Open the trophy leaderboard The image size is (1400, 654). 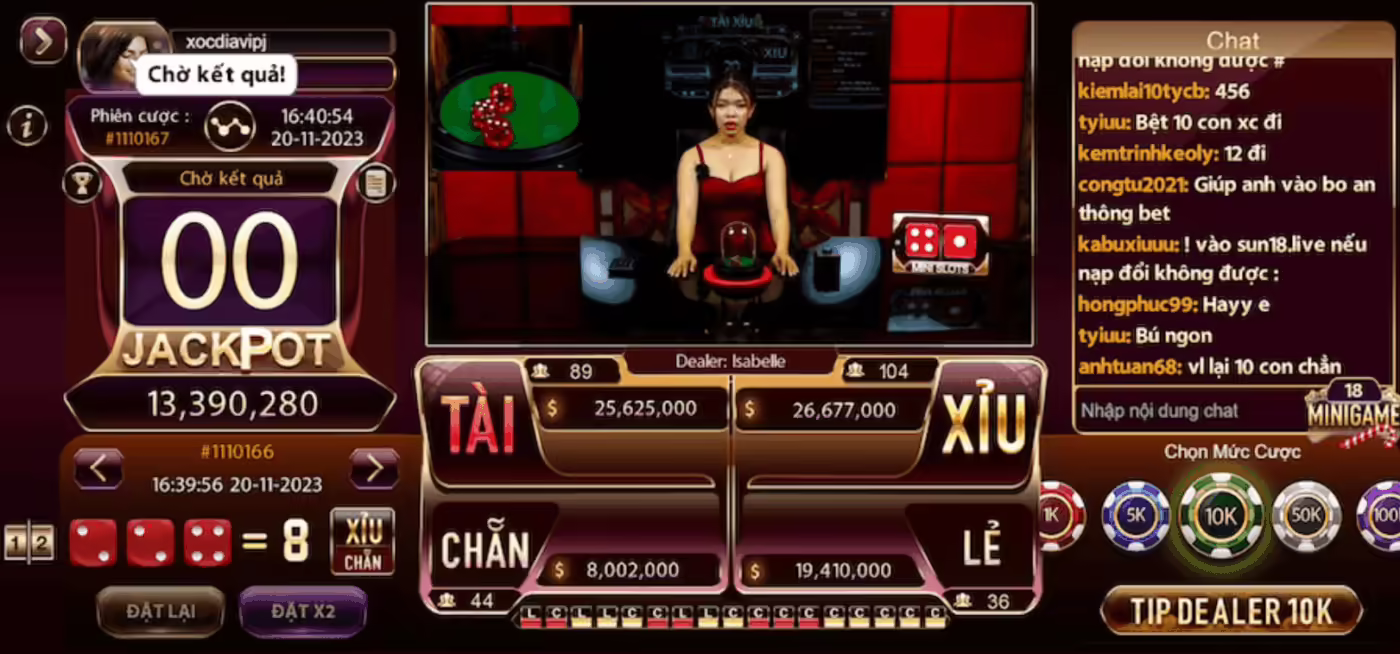click(80, 183)
